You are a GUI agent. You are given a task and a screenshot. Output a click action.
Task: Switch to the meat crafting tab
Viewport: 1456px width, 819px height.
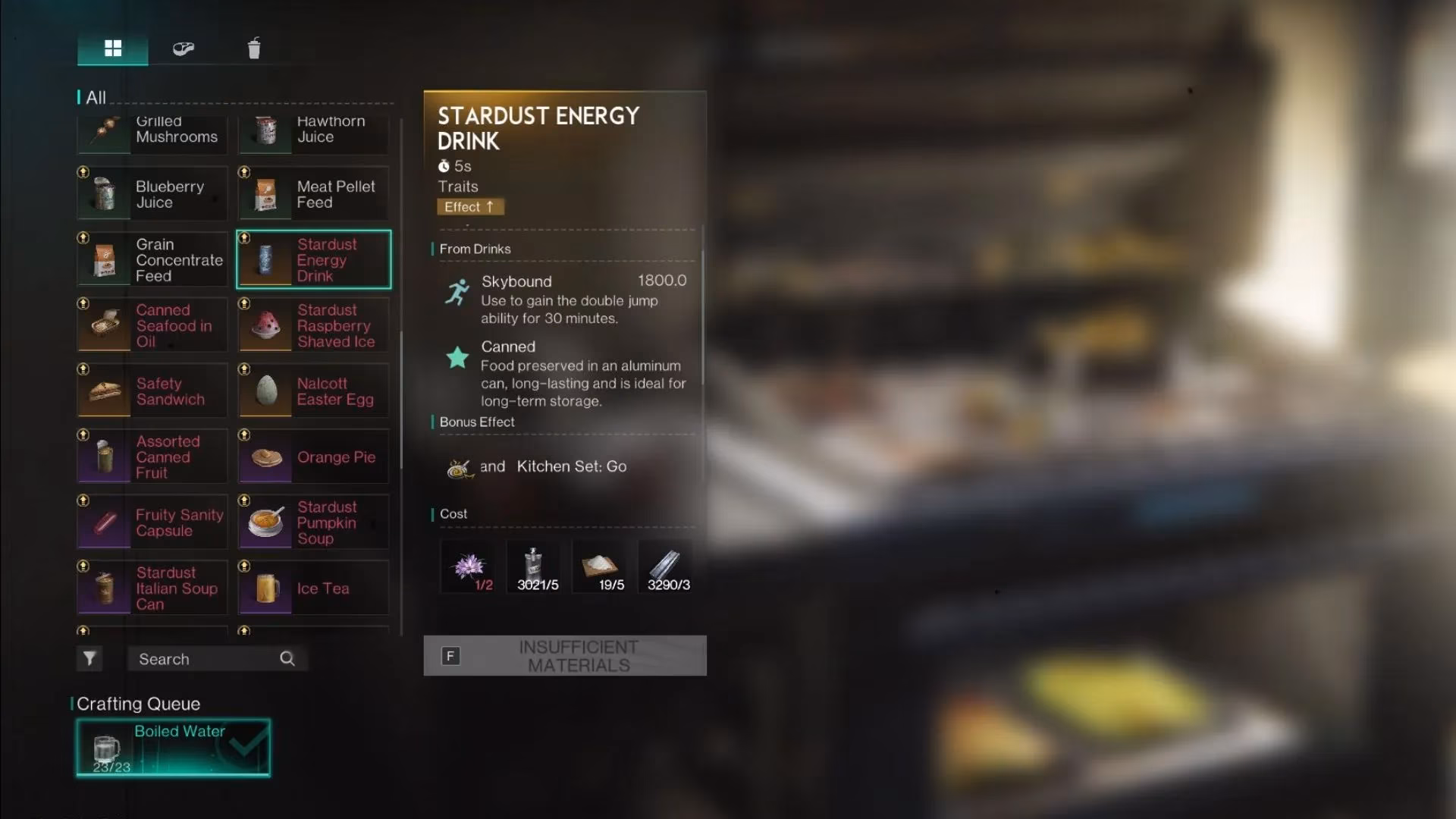[182, 48]
